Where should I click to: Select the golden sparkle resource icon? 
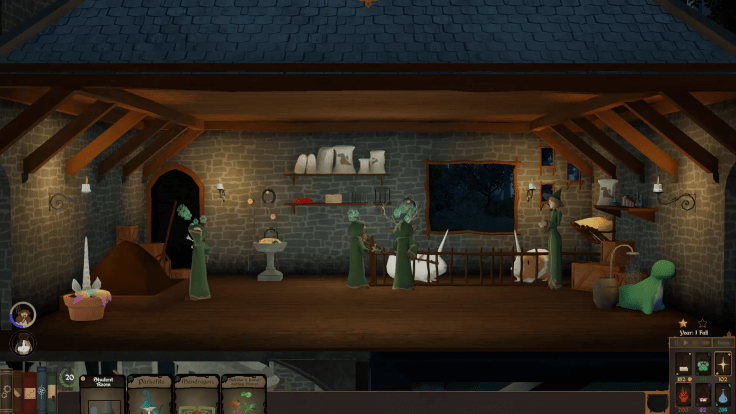[x=723, y=365]
